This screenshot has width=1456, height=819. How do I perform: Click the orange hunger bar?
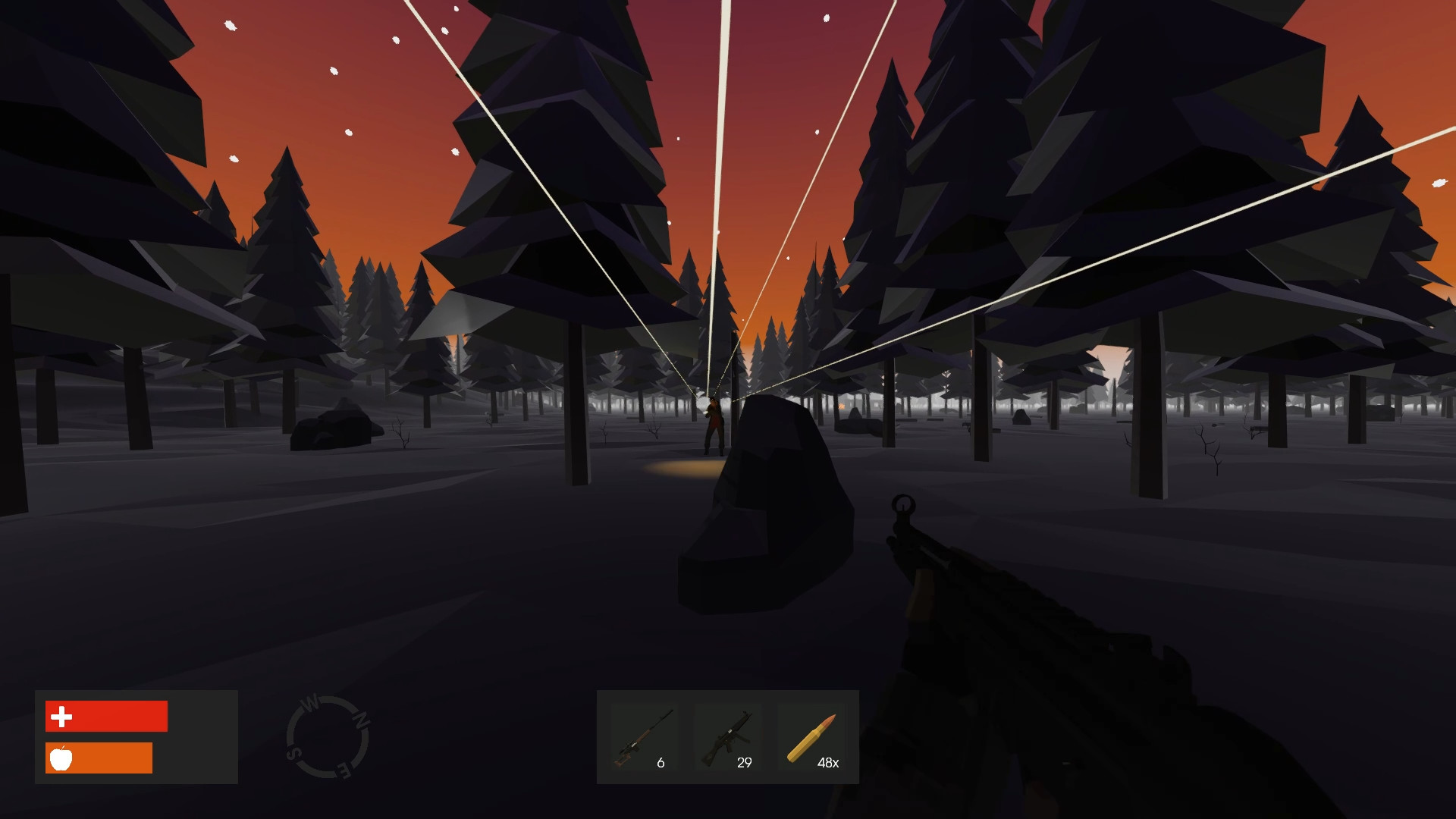tap(99, 758)
